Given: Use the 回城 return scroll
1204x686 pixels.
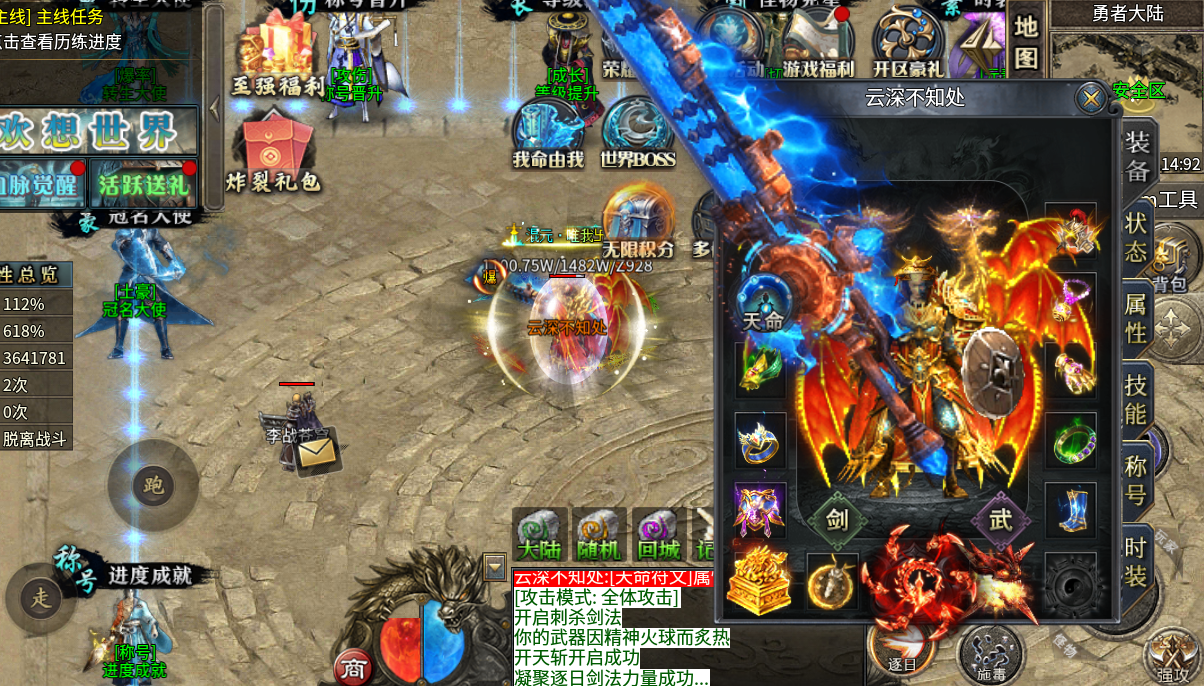Looking at the screenshot, I should coord(658,534).
